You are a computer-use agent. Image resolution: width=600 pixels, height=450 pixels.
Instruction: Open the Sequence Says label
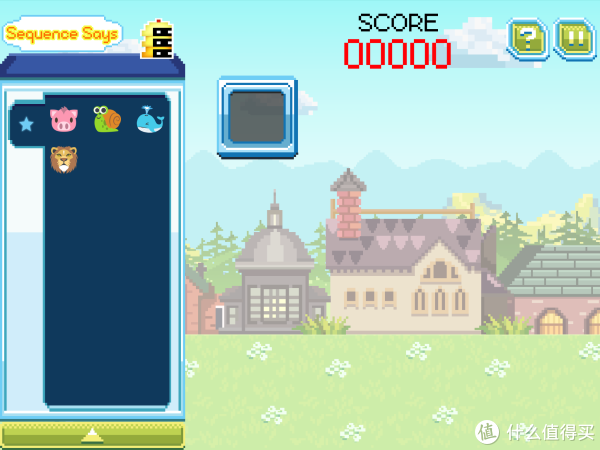pos(62,34)
